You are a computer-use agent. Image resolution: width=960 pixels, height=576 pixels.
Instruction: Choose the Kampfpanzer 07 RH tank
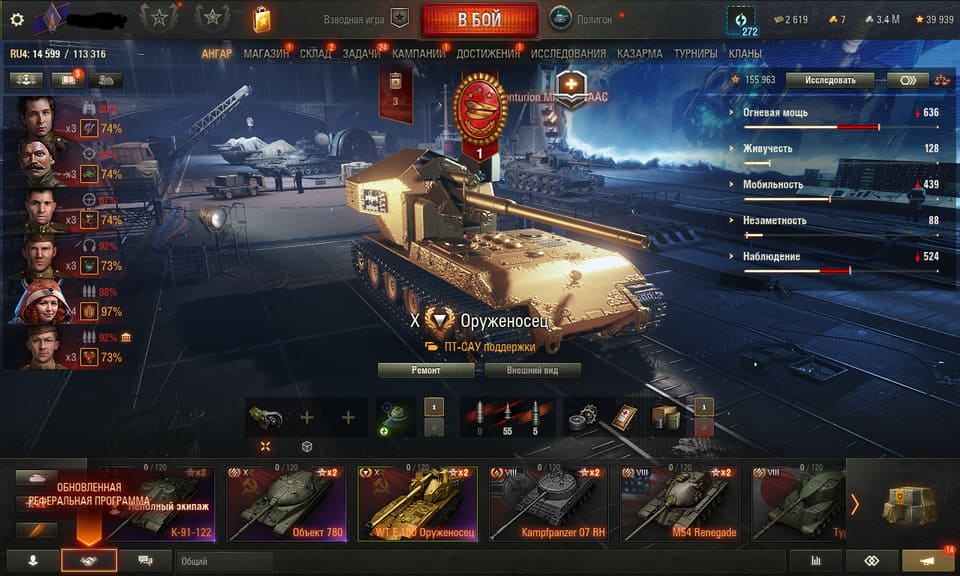(548, 503)
